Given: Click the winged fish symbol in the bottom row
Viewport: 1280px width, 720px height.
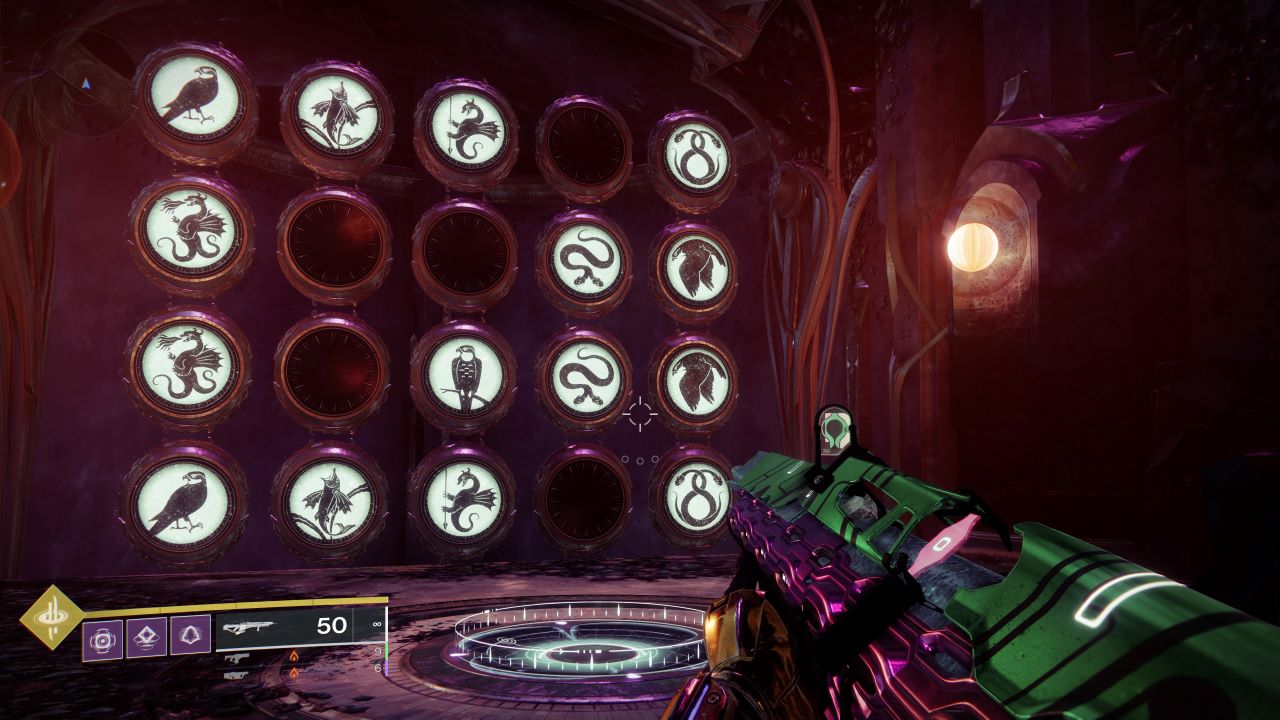Looking at the screenshot, I should (330, 500).
